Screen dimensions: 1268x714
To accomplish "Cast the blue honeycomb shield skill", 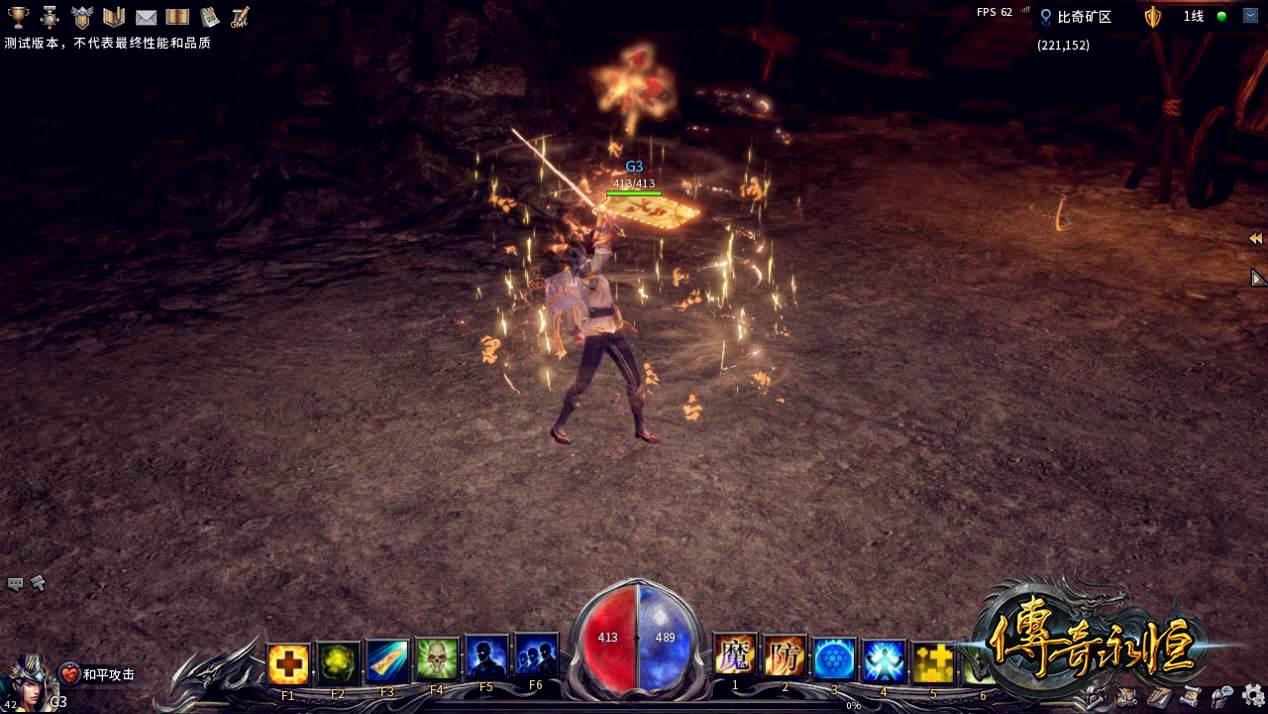I will point(834,660).
